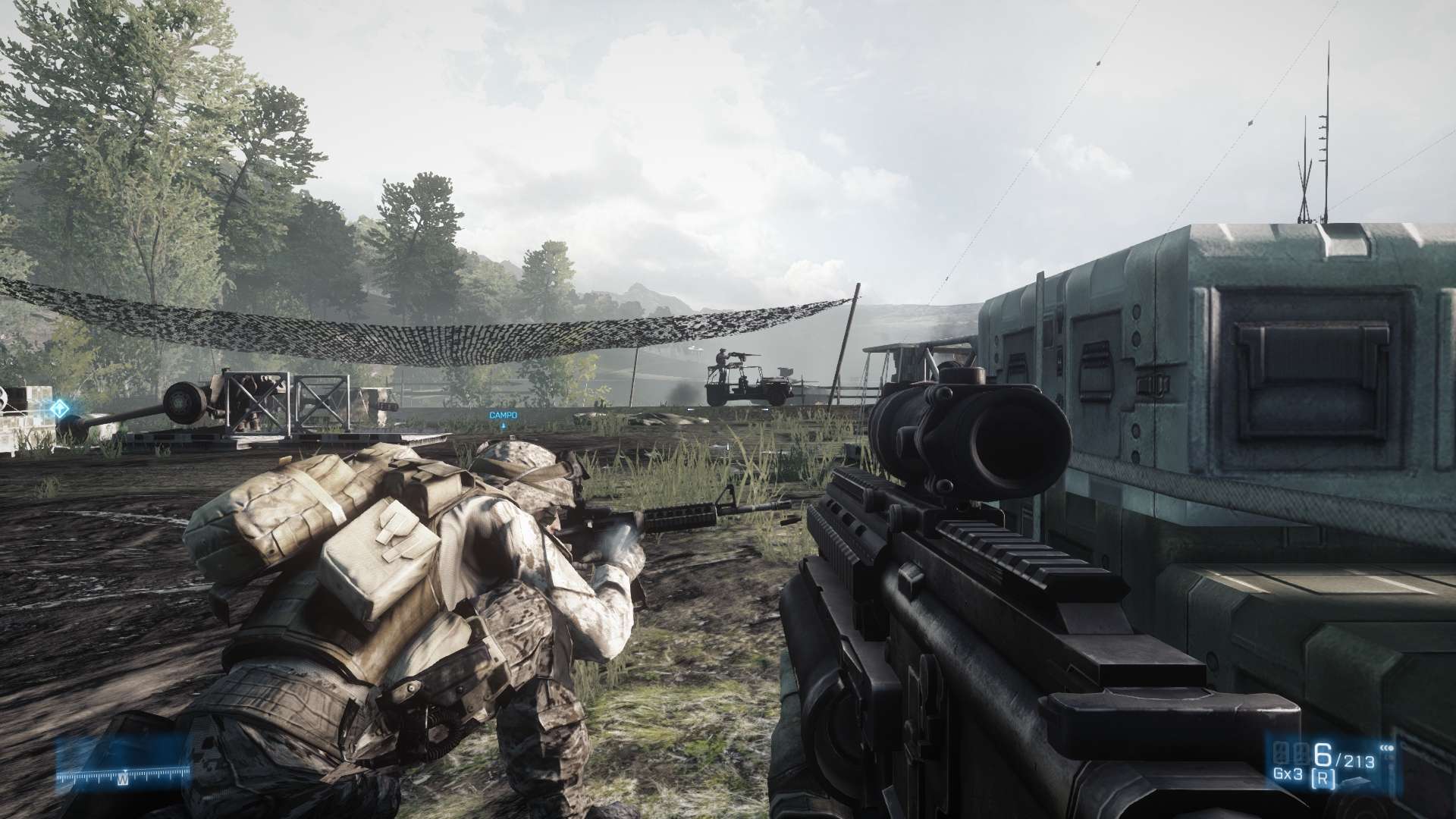Click the CAMPO squadmate name tag
The width and height of the screenshot is (1456, 819).
503,416
